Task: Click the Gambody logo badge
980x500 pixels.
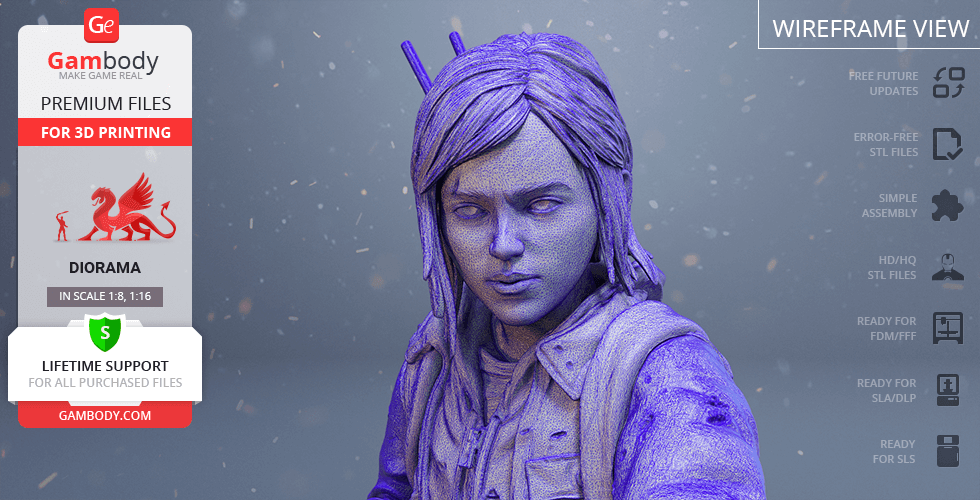Action: click(x=103, y=26)
